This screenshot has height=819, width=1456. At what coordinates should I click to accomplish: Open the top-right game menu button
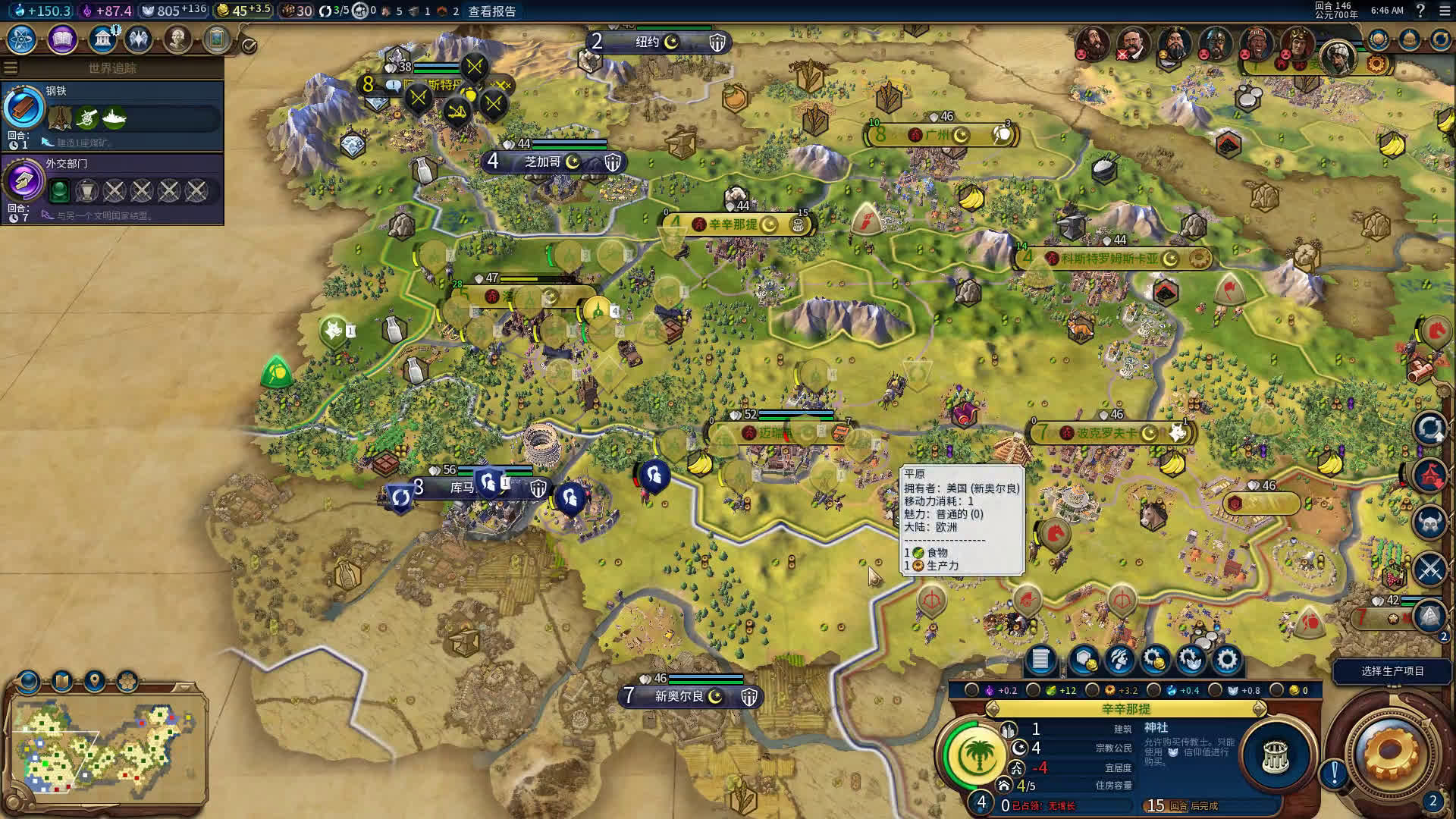pos(1444,11)
